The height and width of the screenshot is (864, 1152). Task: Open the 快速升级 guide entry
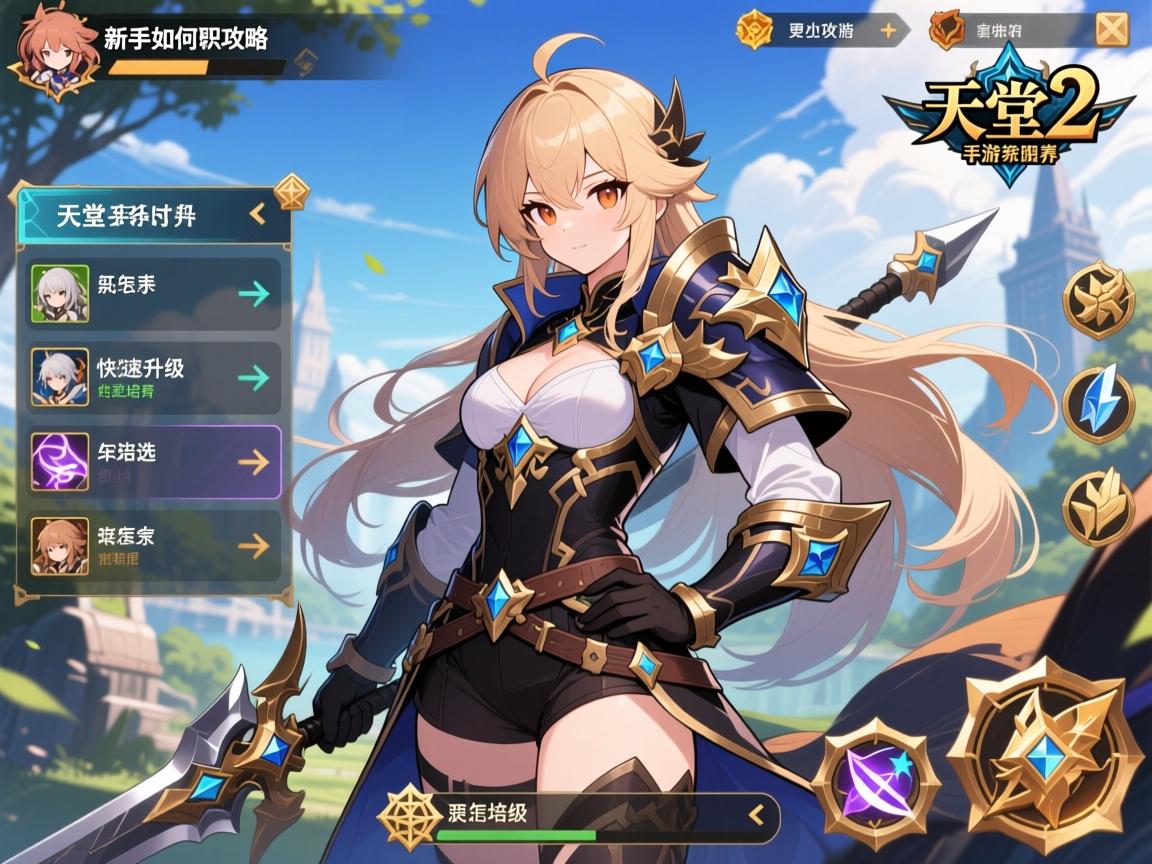(x=155, y=377)
